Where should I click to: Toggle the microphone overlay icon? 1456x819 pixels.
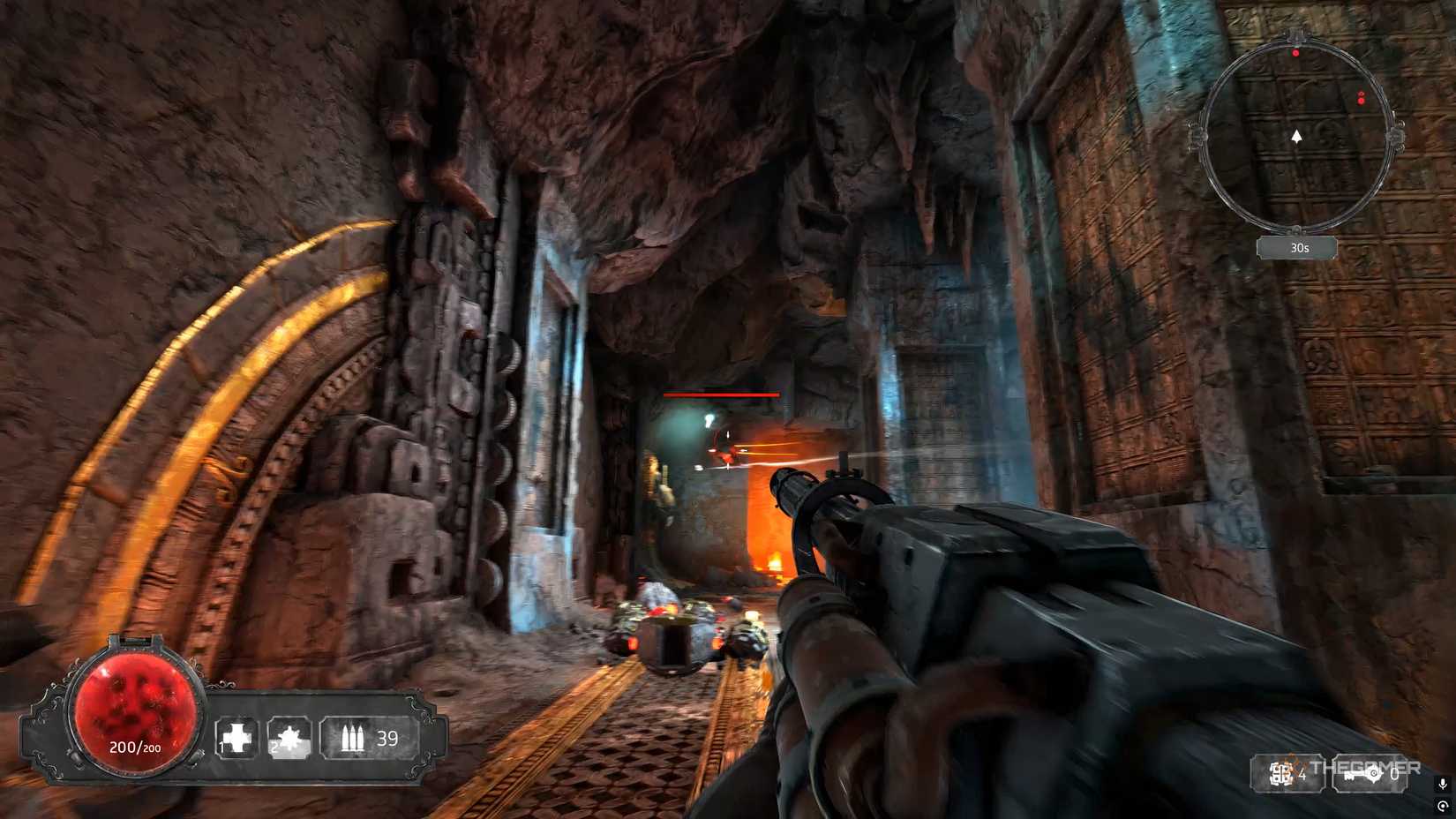click(x=1443, y=784)
